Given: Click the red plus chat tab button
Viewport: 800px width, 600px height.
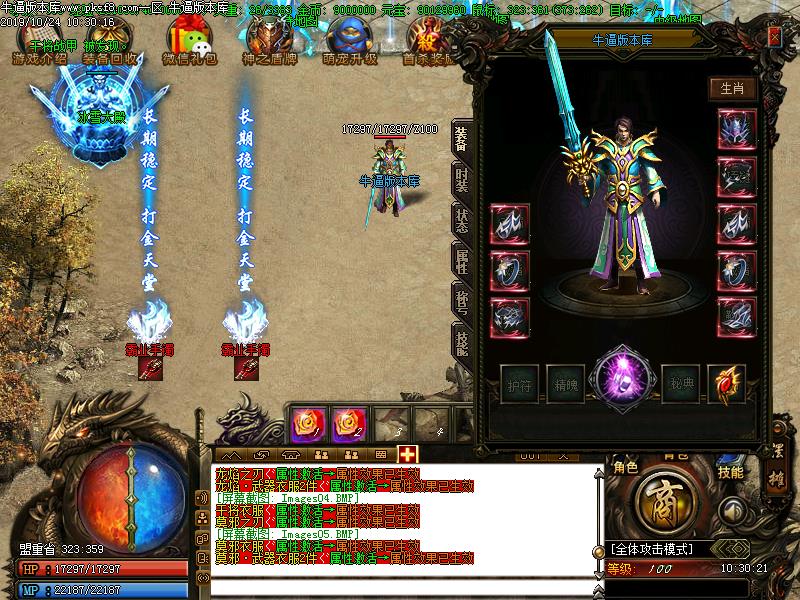Looking at the screenshot, I should click(408, 454).
